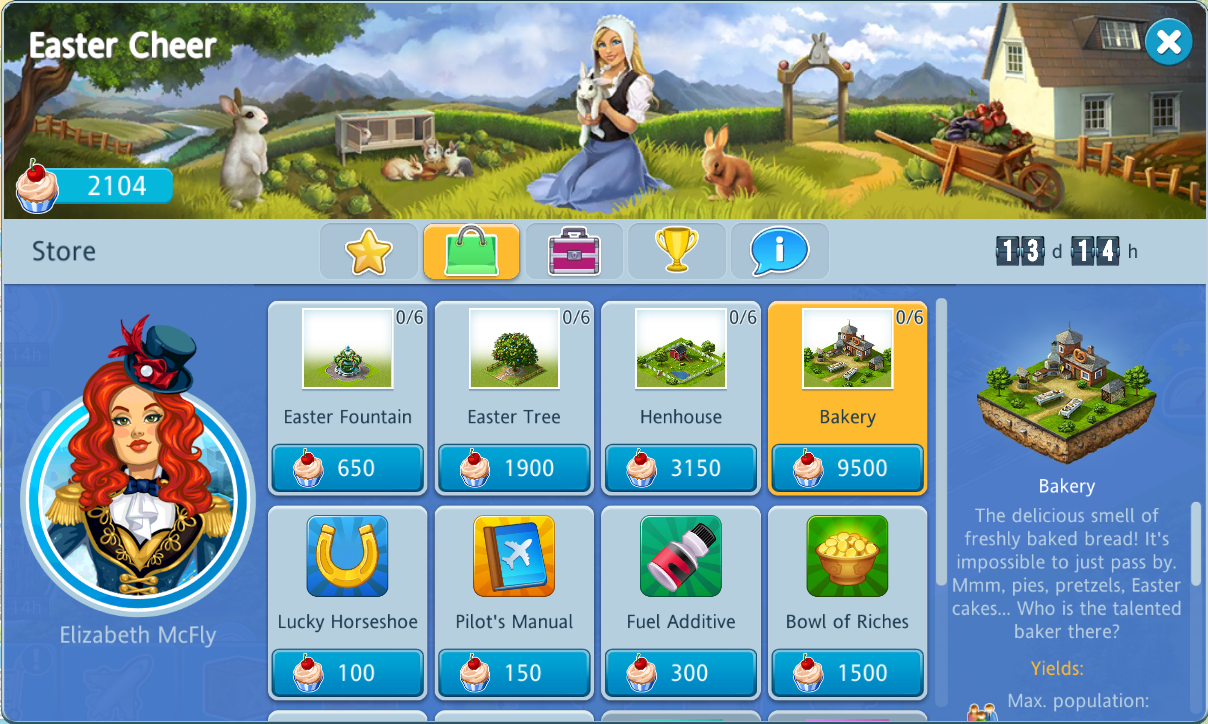Viewport: 1208px width, 724px height.
Task: Select the green shopping bag store tab
Action: (x=471, y=251)
